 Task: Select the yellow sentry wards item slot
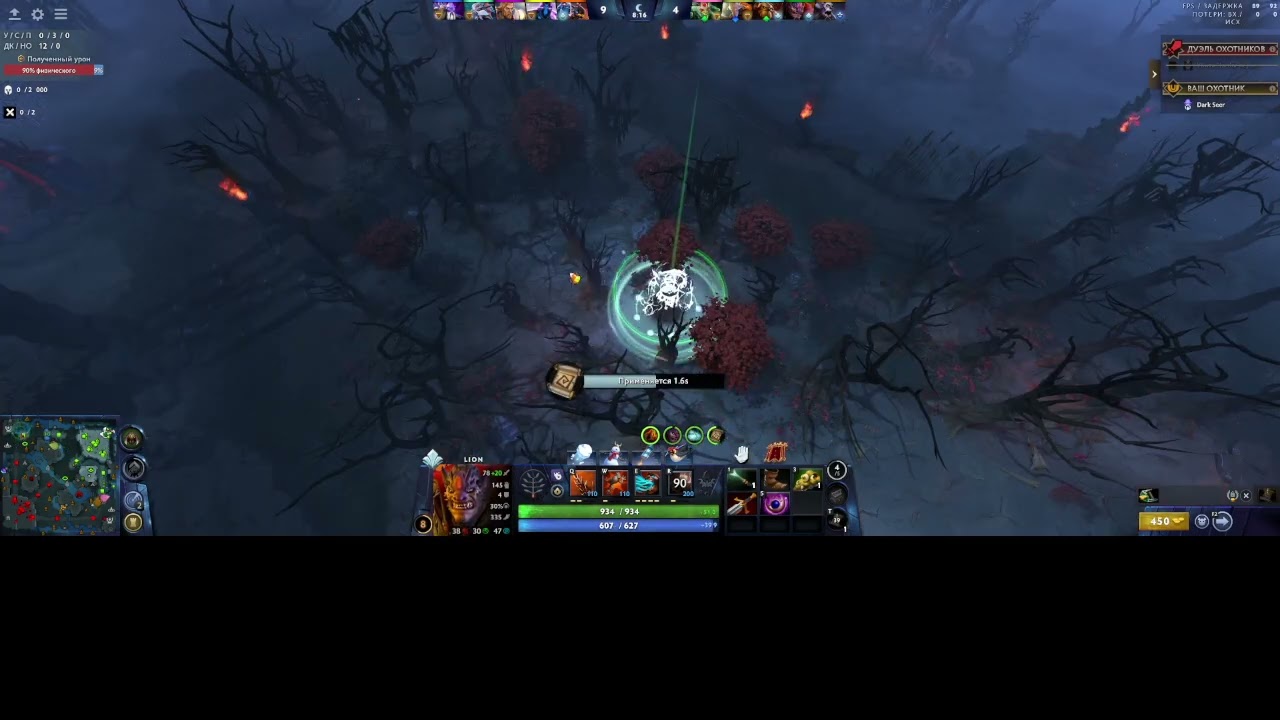(x=807, y=481)
